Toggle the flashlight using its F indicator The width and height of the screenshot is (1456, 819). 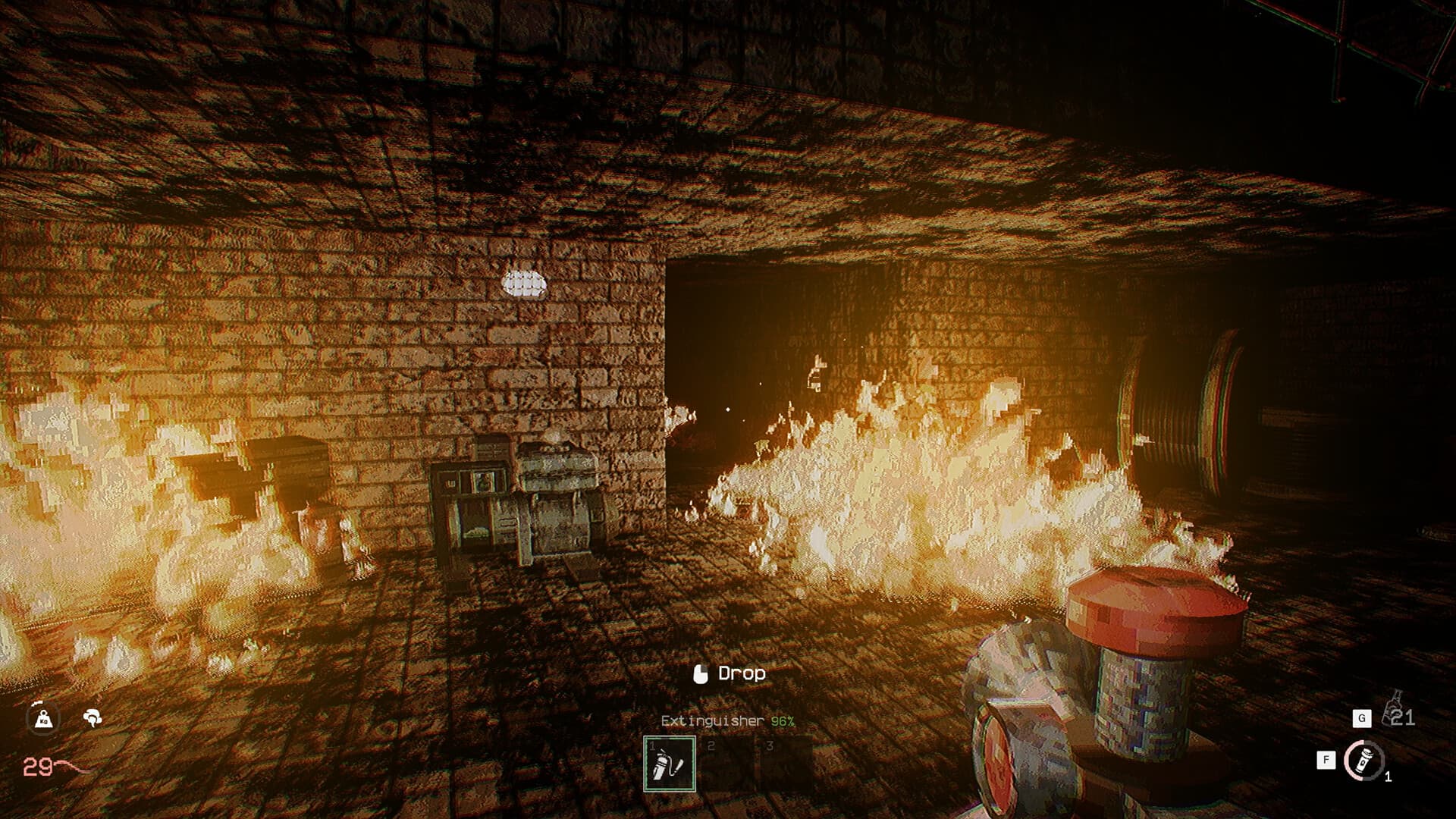pos(1325,758)
